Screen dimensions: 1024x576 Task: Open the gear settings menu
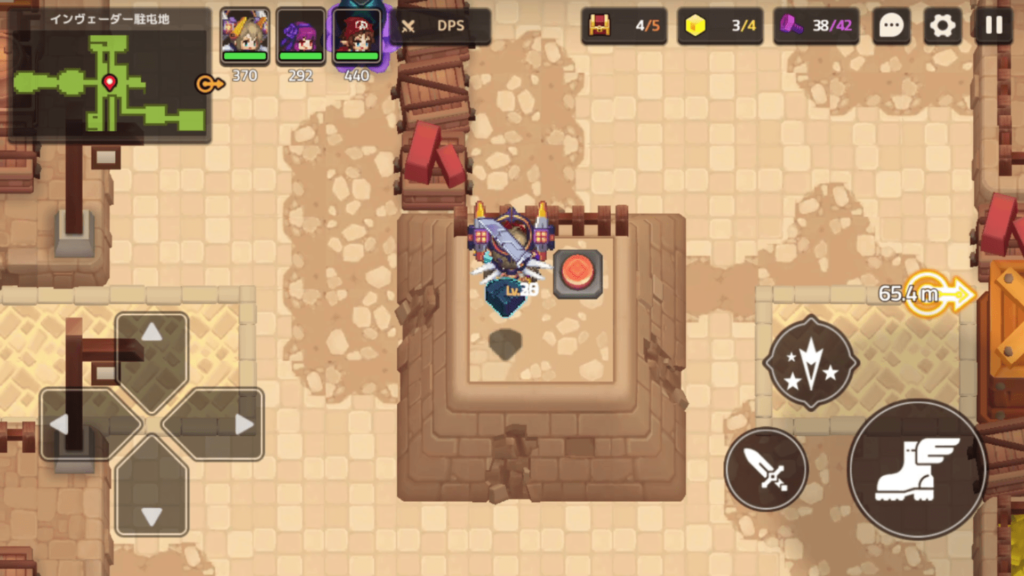pyautogui.click(x=942, y=27)
